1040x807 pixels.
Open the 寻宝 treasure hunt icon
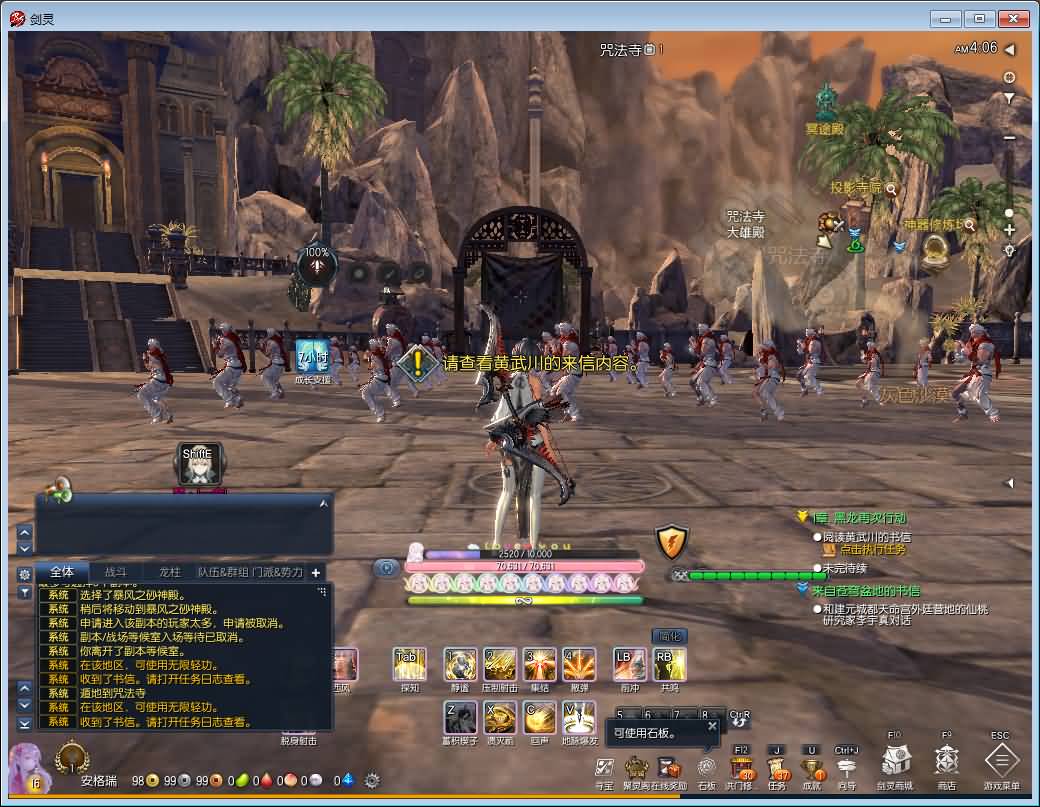(x=604, y=768)
